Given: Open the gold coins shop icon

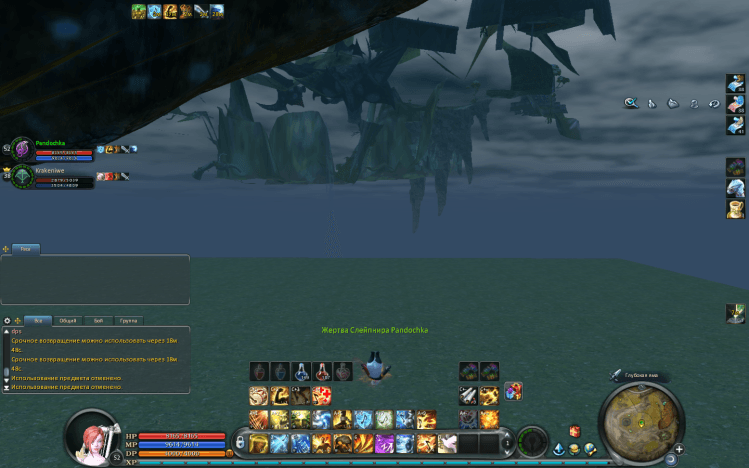Looking at the screenshot, I should 576,449.
